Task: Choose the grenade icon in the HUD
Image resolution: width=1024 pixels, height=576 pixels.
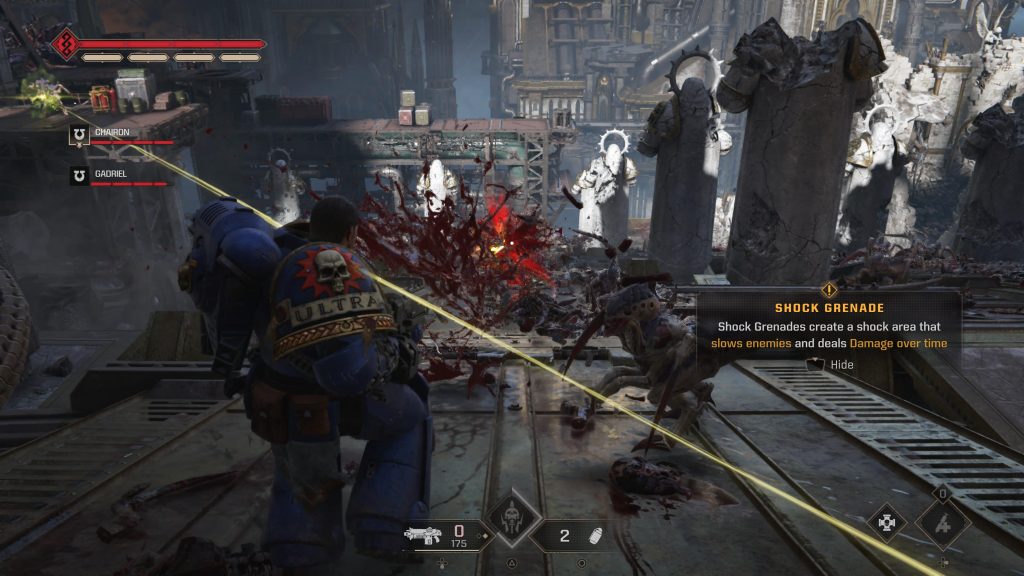Action: (x=594, y=535)
